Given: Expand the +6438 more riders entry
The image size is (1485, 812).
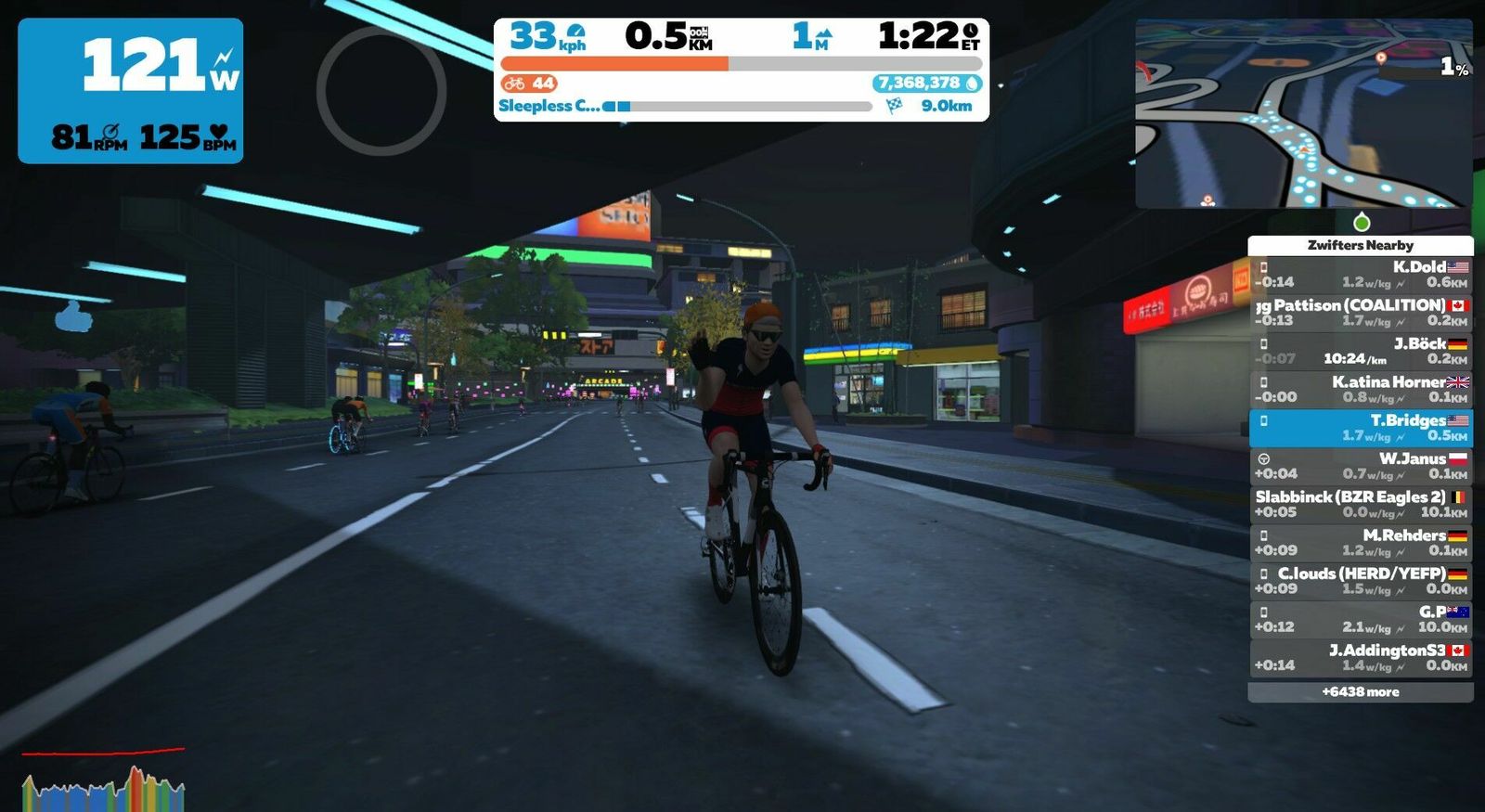Looking at the screenshot, I should coord(1360,692).
